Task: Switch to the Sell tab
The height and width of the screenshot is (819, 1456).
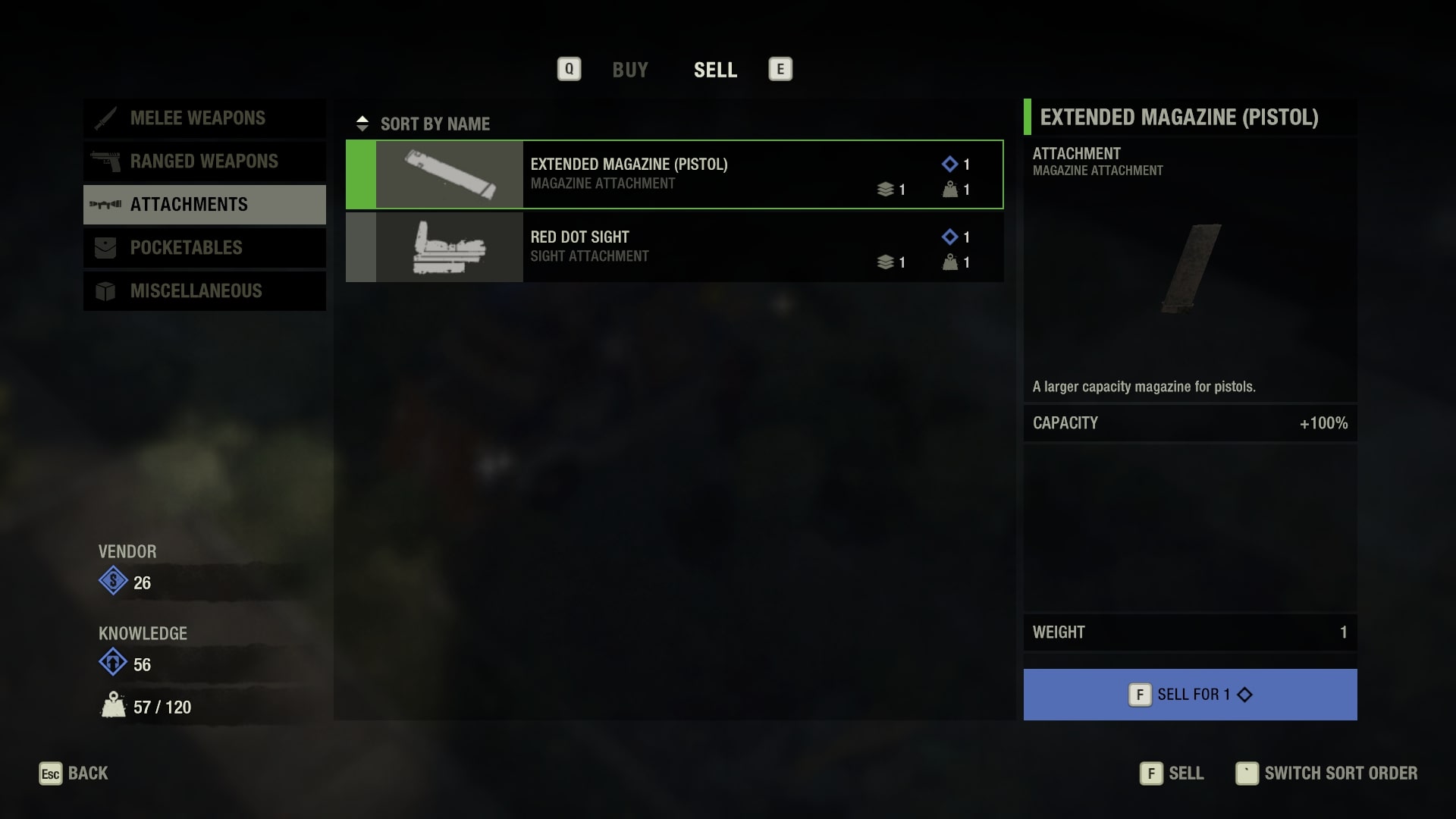Action: coord(715,70)
